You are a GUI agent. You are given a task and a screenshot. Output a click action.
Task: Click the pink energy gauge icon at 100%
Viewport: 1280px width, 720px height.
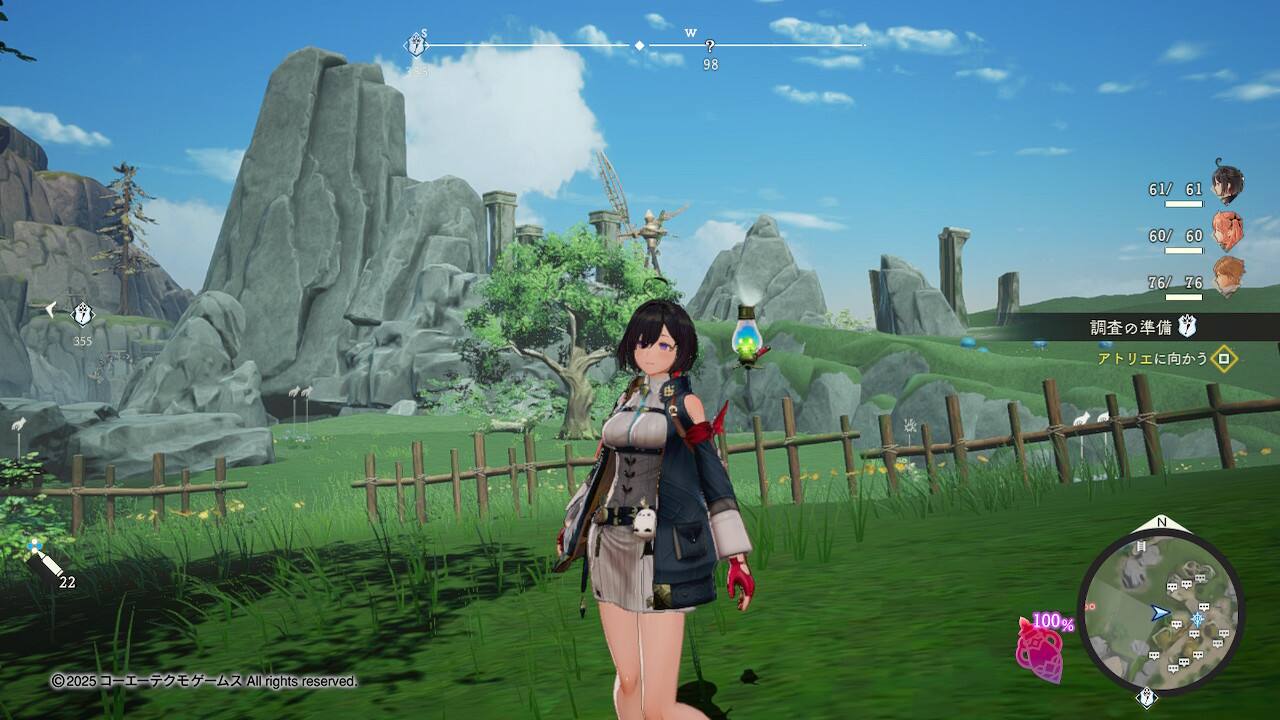click(1040, 648)
